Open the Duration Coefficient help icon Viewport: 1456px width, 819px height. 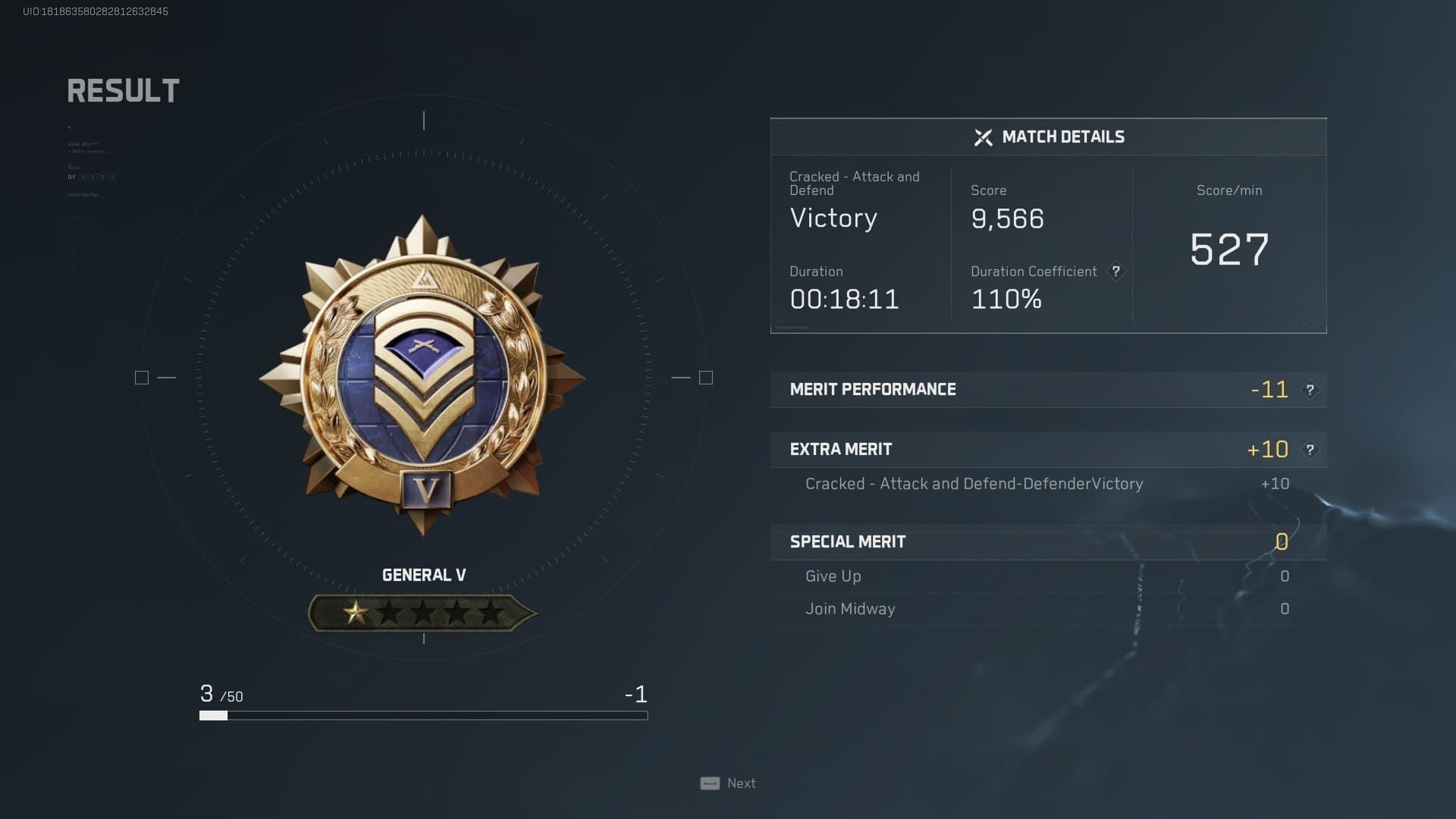(x=1115, y=271)
